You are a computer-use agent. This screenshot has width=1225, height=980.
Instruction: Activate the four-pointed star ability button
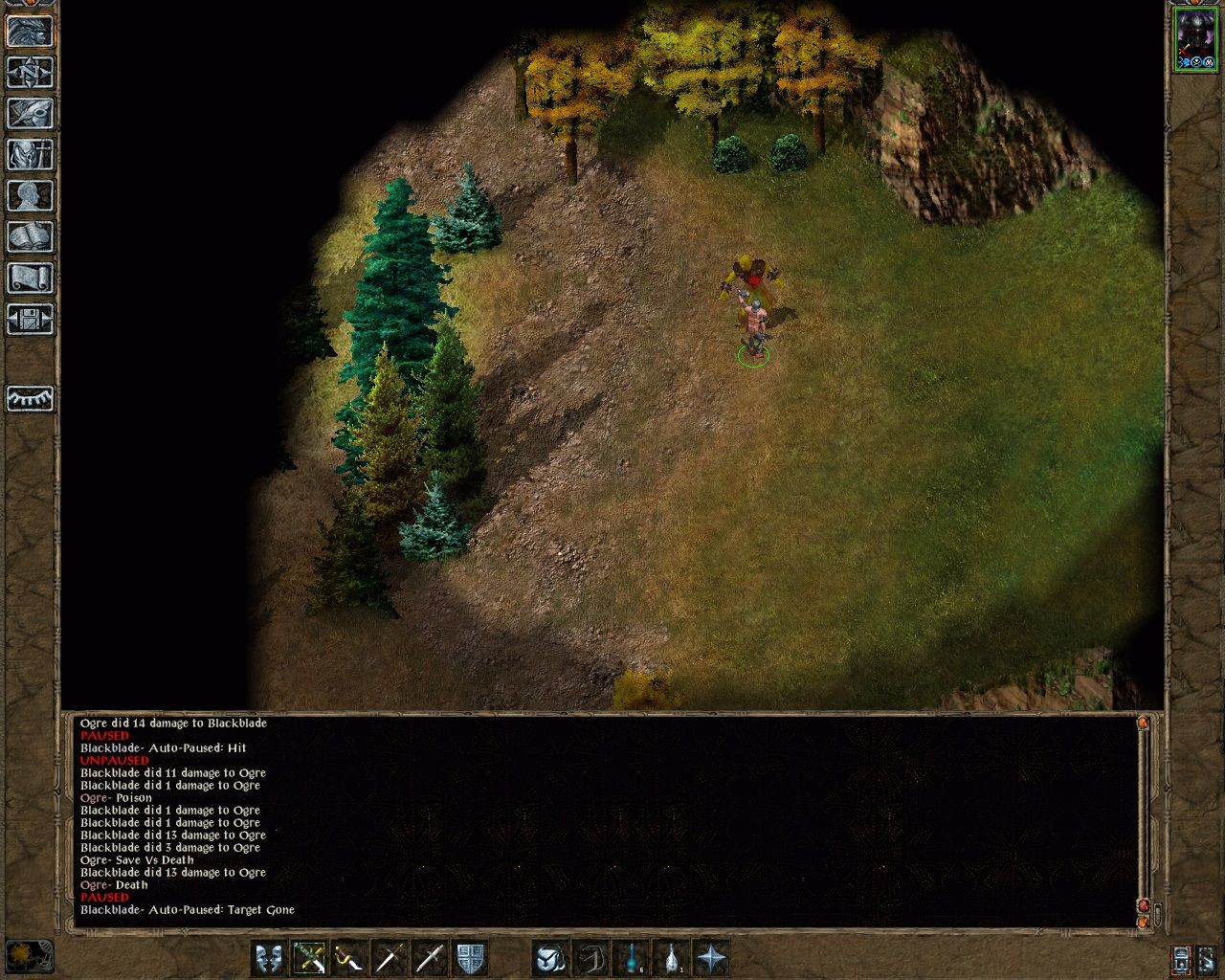pos(712,958)
